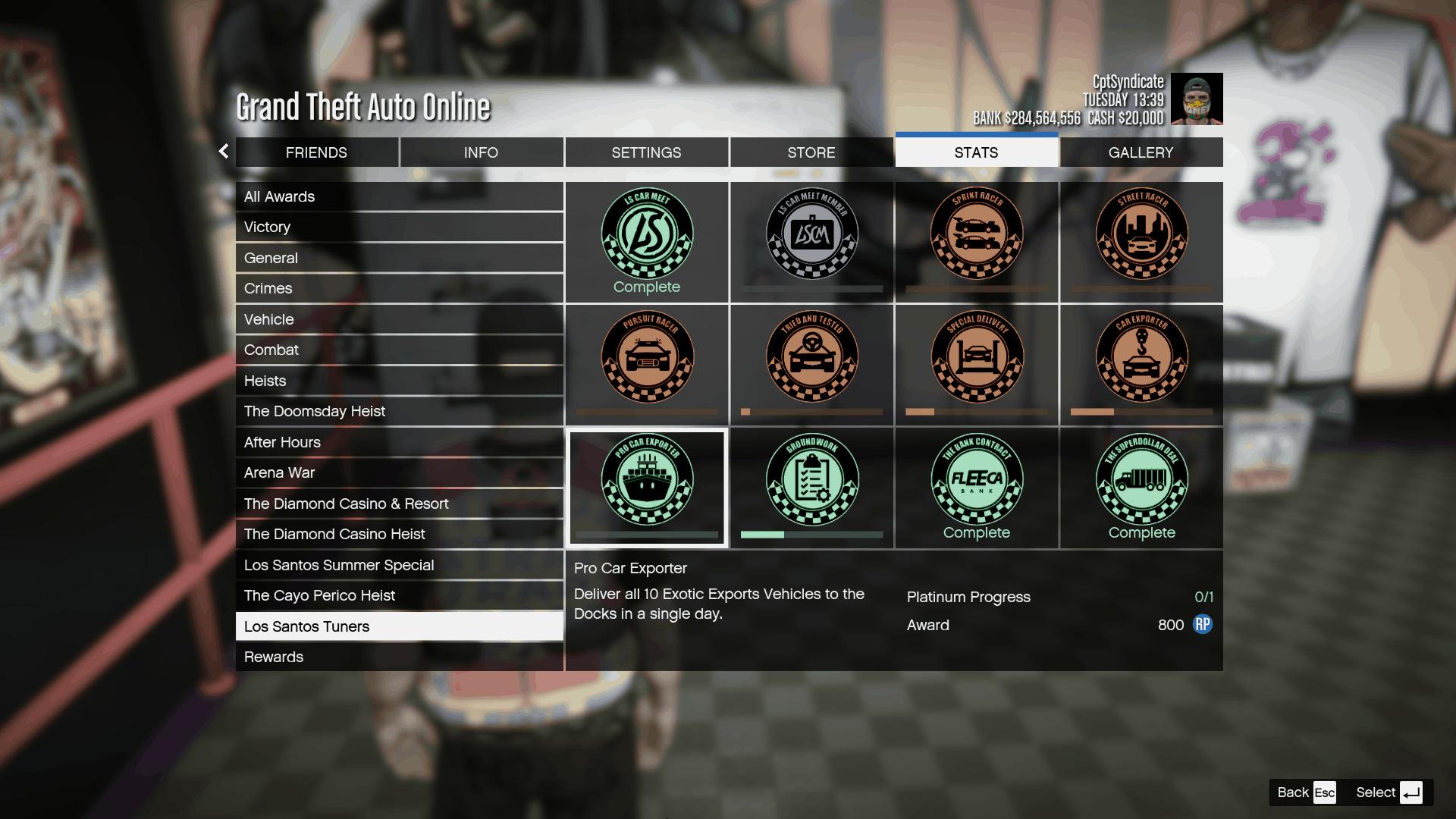Switch to the STORE tab
This screenshot has height=819, width=1456.
[811, 152]
